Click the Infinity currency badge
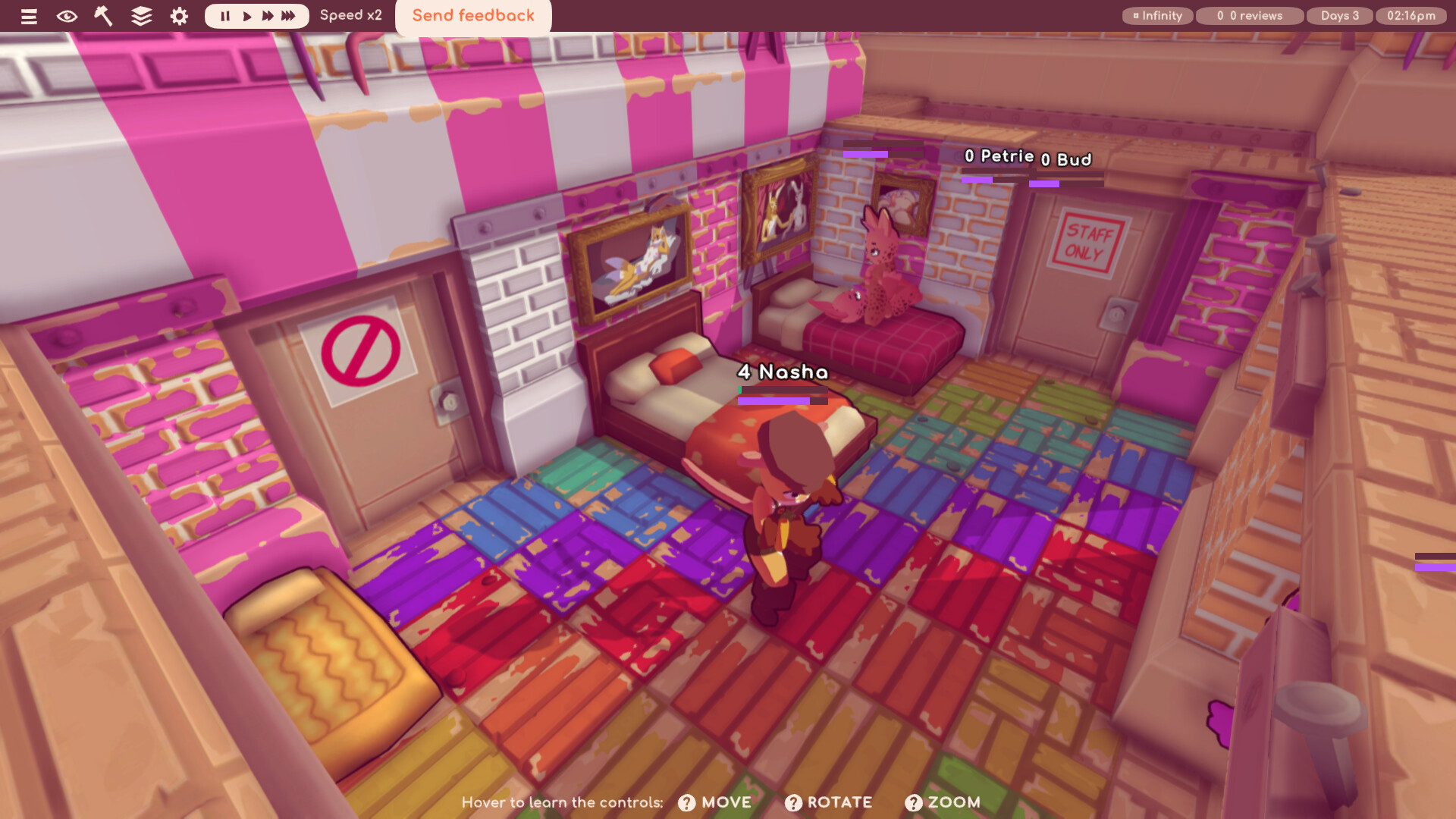 tap(1157, 15)
